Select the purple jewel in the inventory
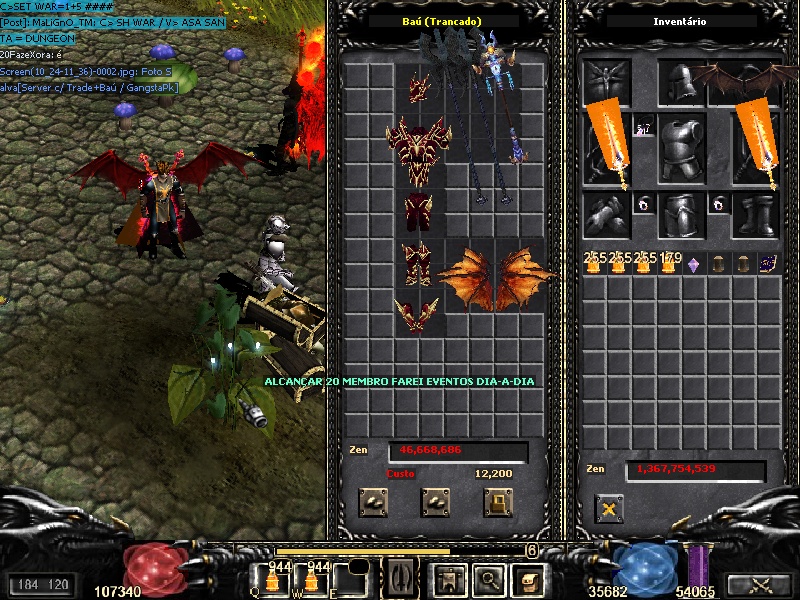The height and width of the screenshot is (600, 800). (x=693, y=265)
